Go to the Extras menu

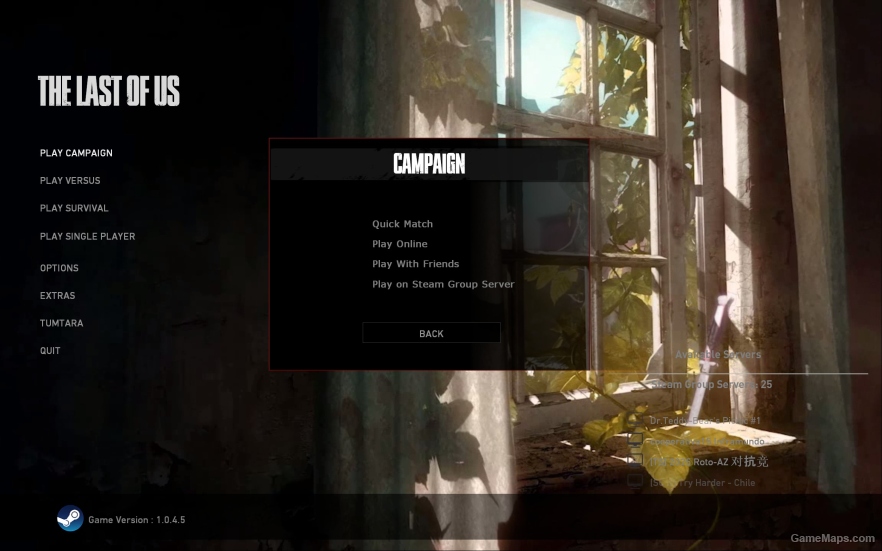tap(57, 296)
